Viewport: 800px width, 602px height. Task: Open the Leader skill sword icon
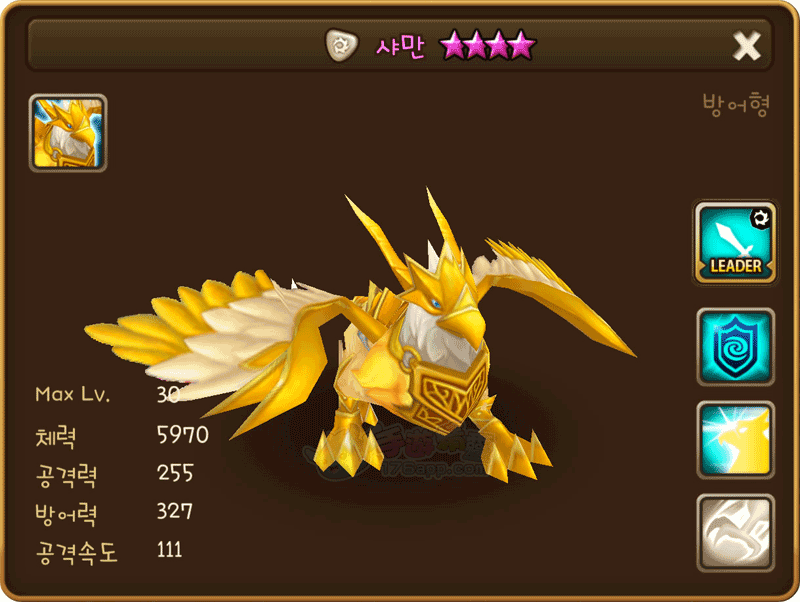(x=735, y=242)
